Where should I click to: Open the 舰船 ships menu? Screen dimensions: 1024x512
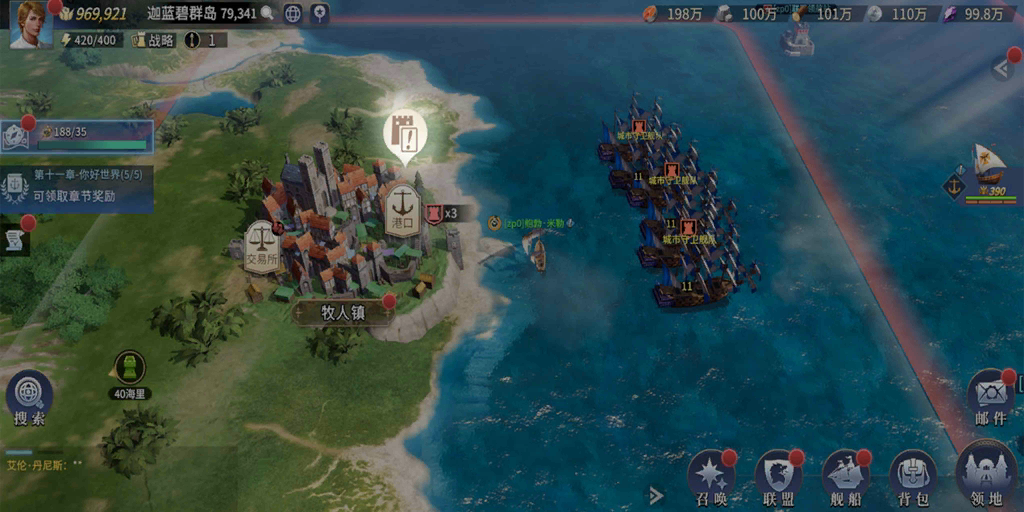point(846,478)
